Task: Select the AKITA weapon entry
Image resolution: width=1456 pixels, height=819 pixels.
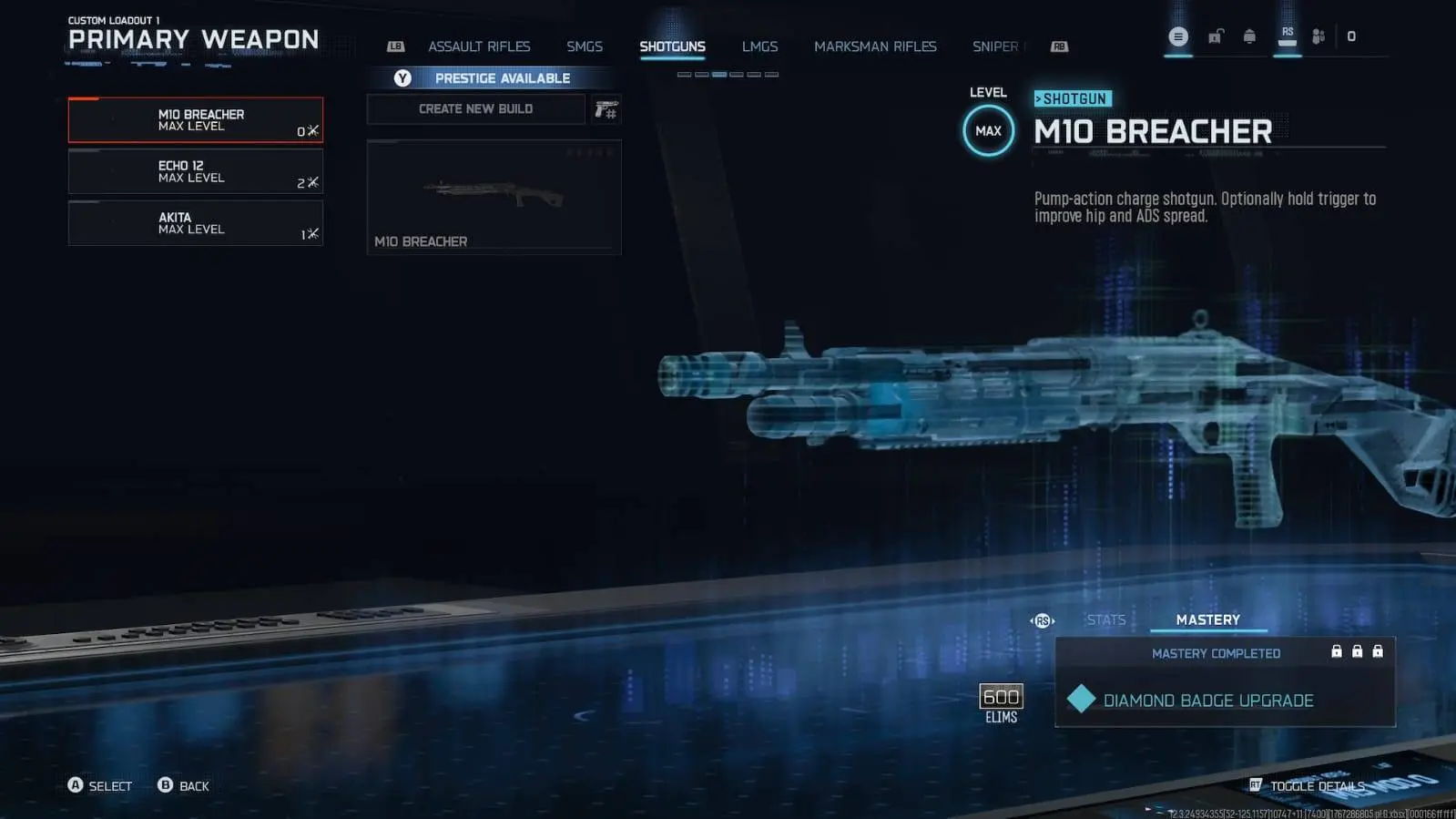Action: (x=194, y=223)
